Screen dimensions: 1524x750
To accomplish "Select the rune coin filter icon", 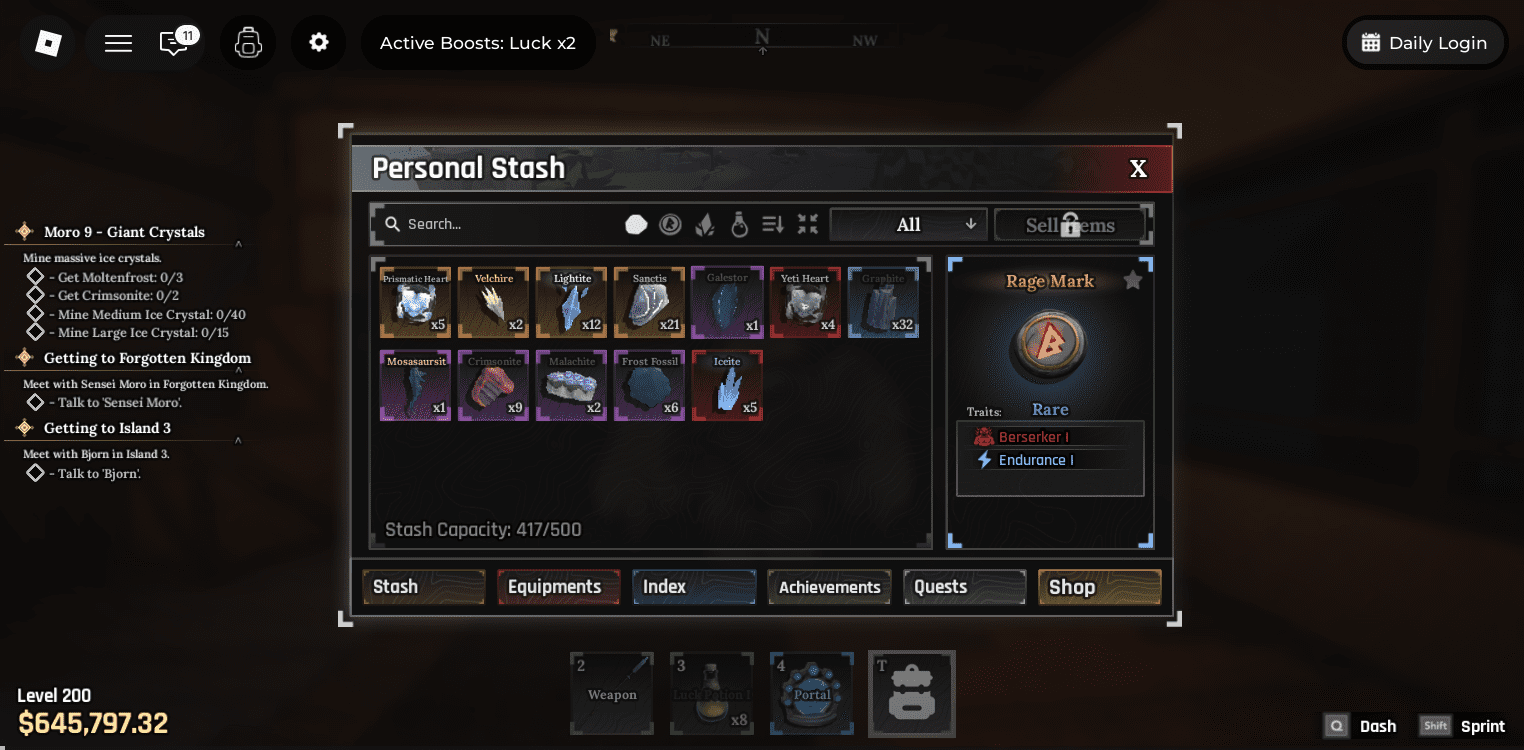I will pos(670,223).
